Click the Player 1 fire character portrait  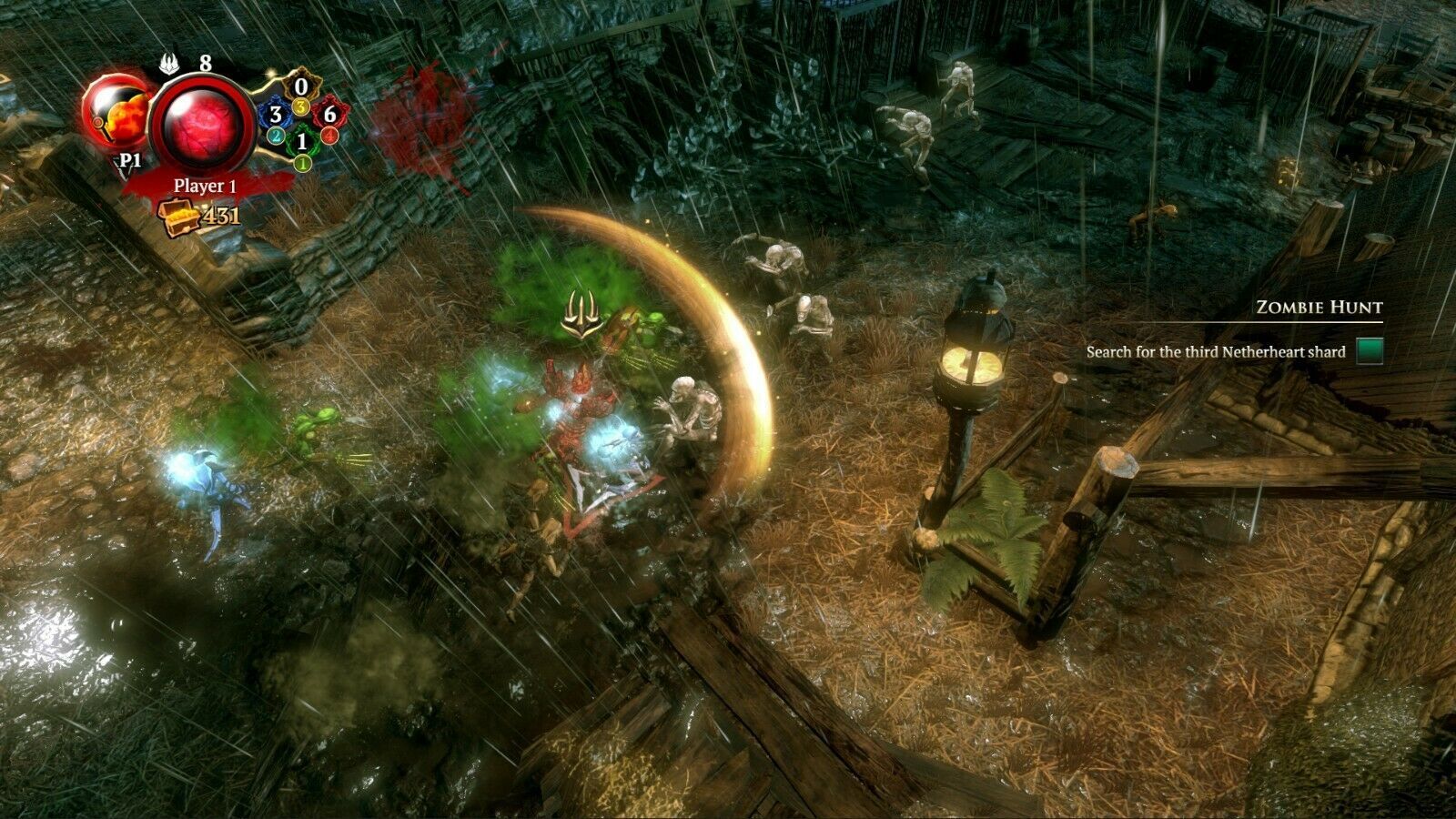[x=115, y=114]
